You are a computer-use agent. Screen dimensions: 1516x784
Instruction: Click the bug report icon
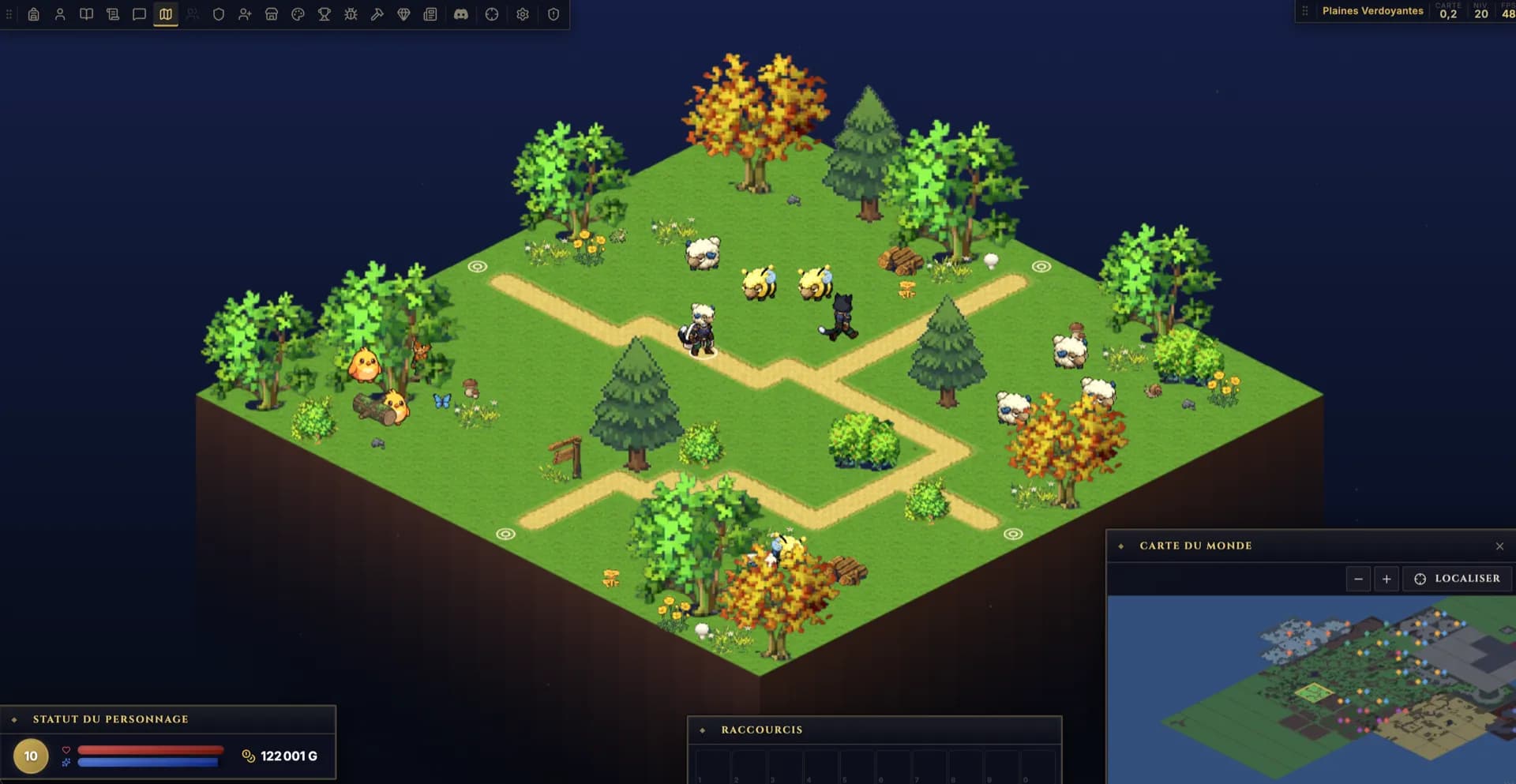(x=351, y=14)
